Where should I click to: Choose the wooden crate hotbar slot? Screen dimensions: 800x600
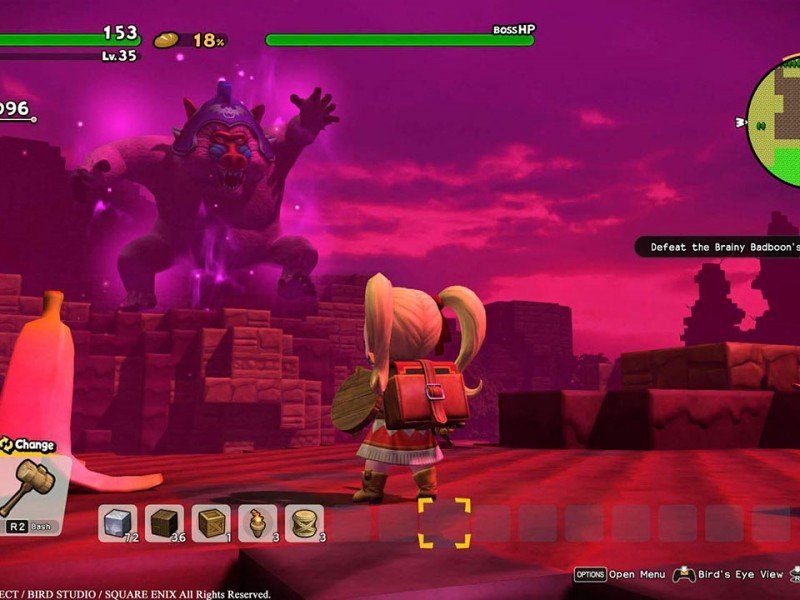pyautogui.click(x=211, y=523)
